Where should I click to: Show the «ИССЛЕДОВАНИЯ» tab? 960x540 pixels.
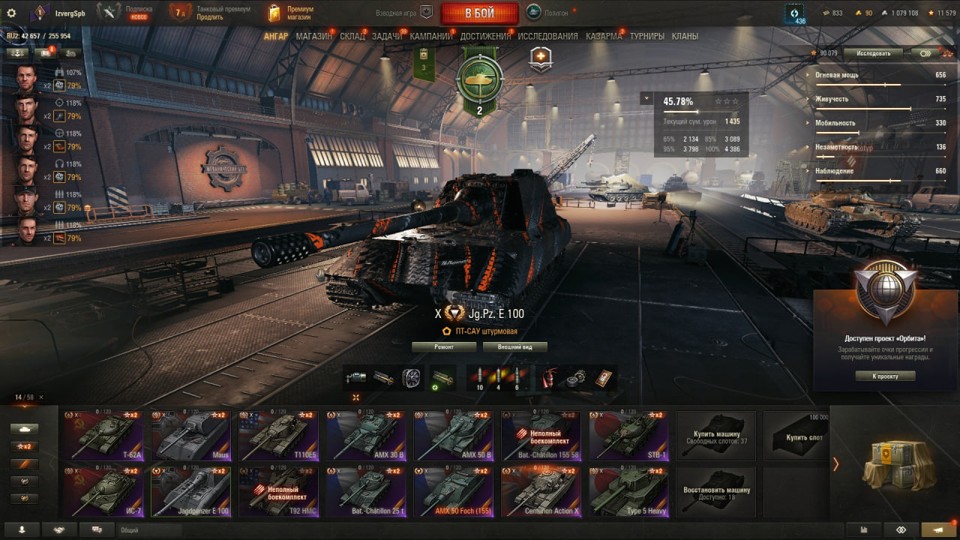[548, 36]
